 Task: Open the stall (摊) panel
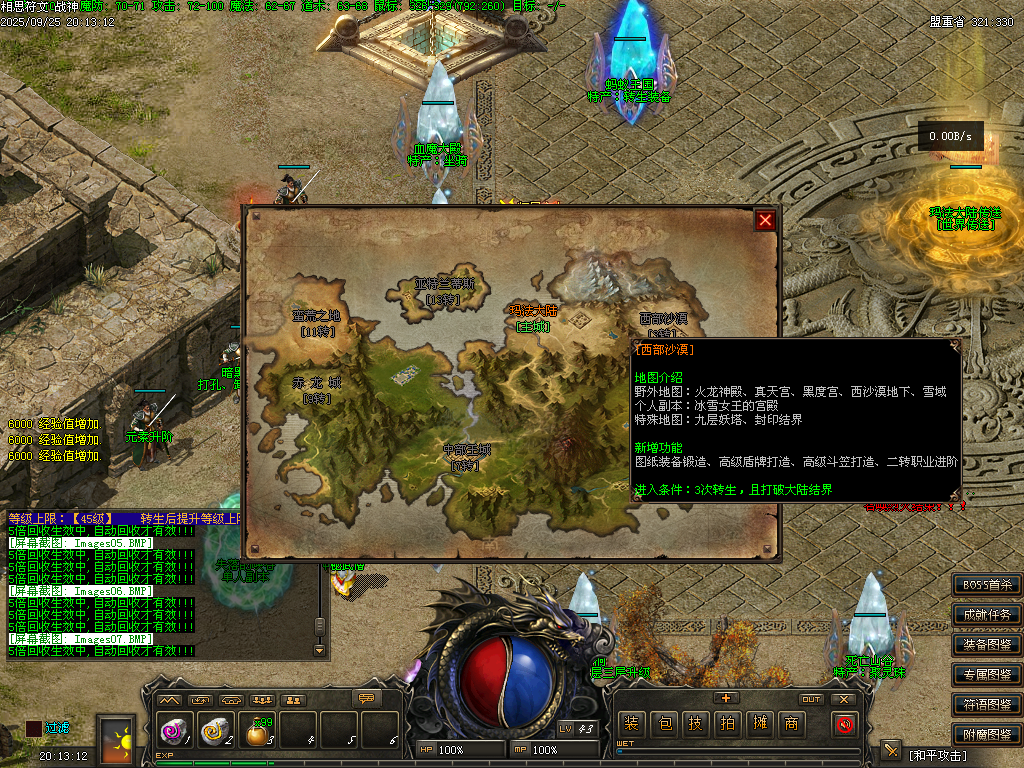pyautogui.click(x=759, y=724)
